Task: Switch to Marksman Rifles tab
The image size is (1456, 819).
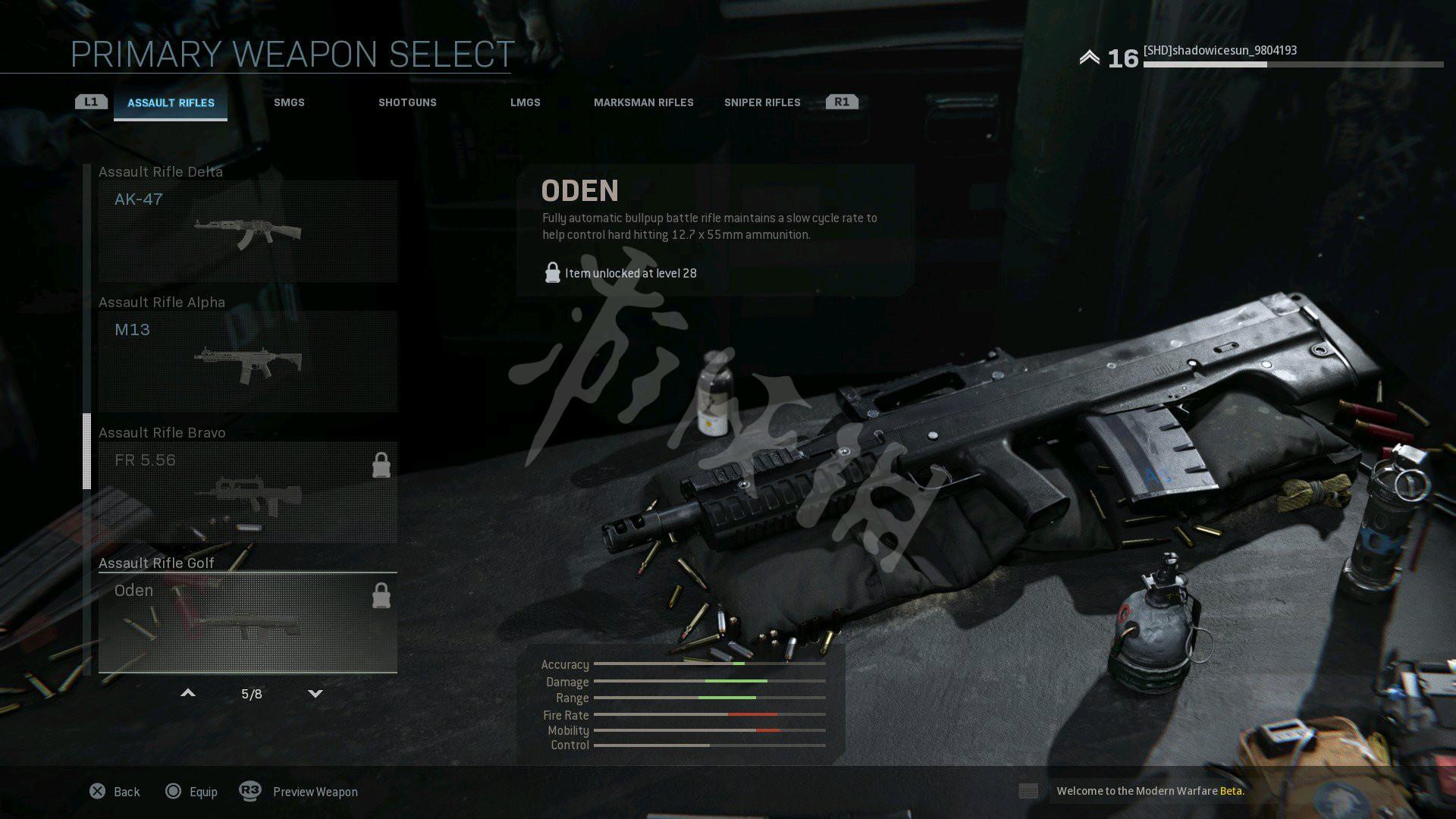Action: 643,103
